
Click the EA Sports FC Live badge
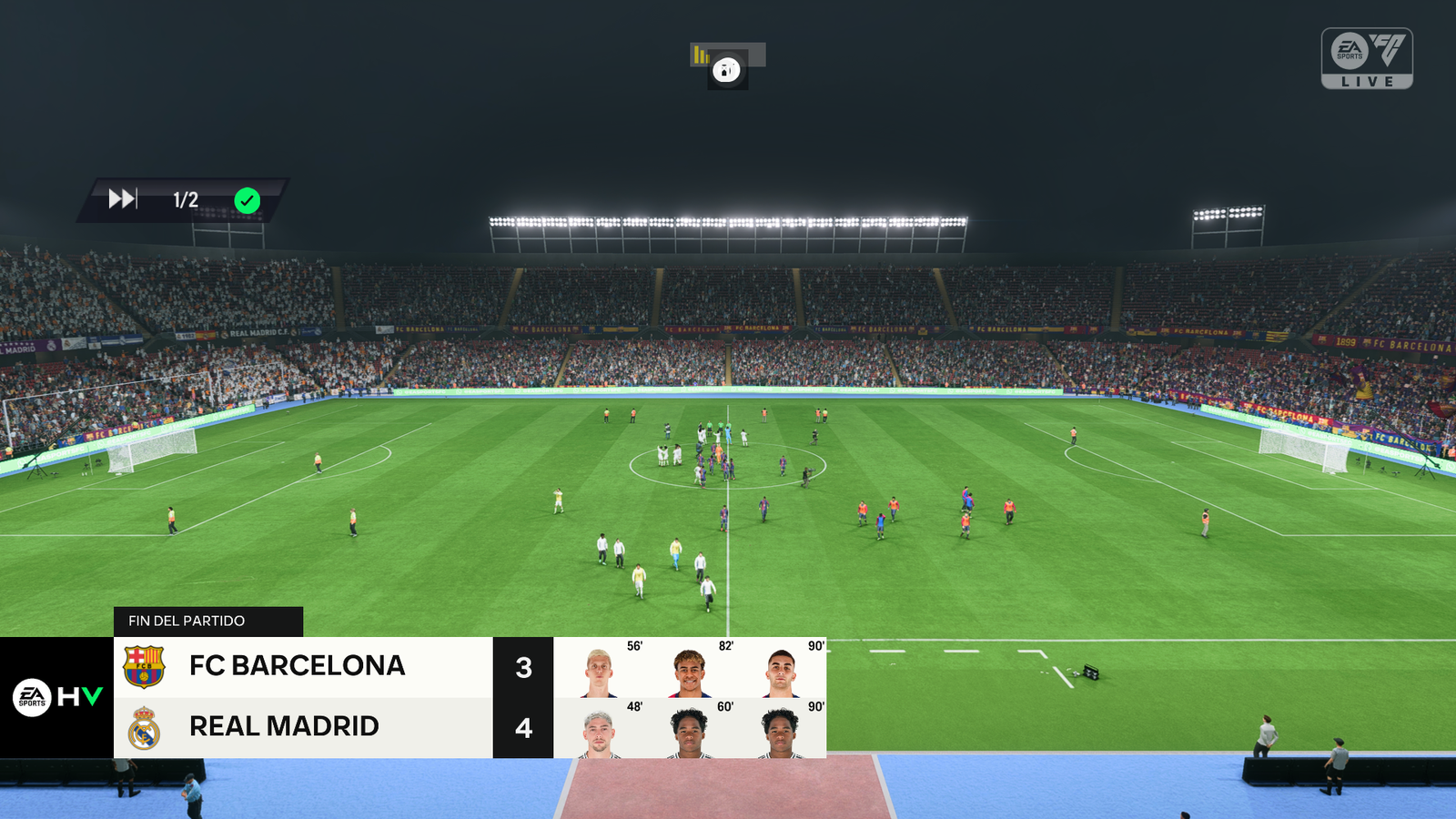coord(1367,58)
